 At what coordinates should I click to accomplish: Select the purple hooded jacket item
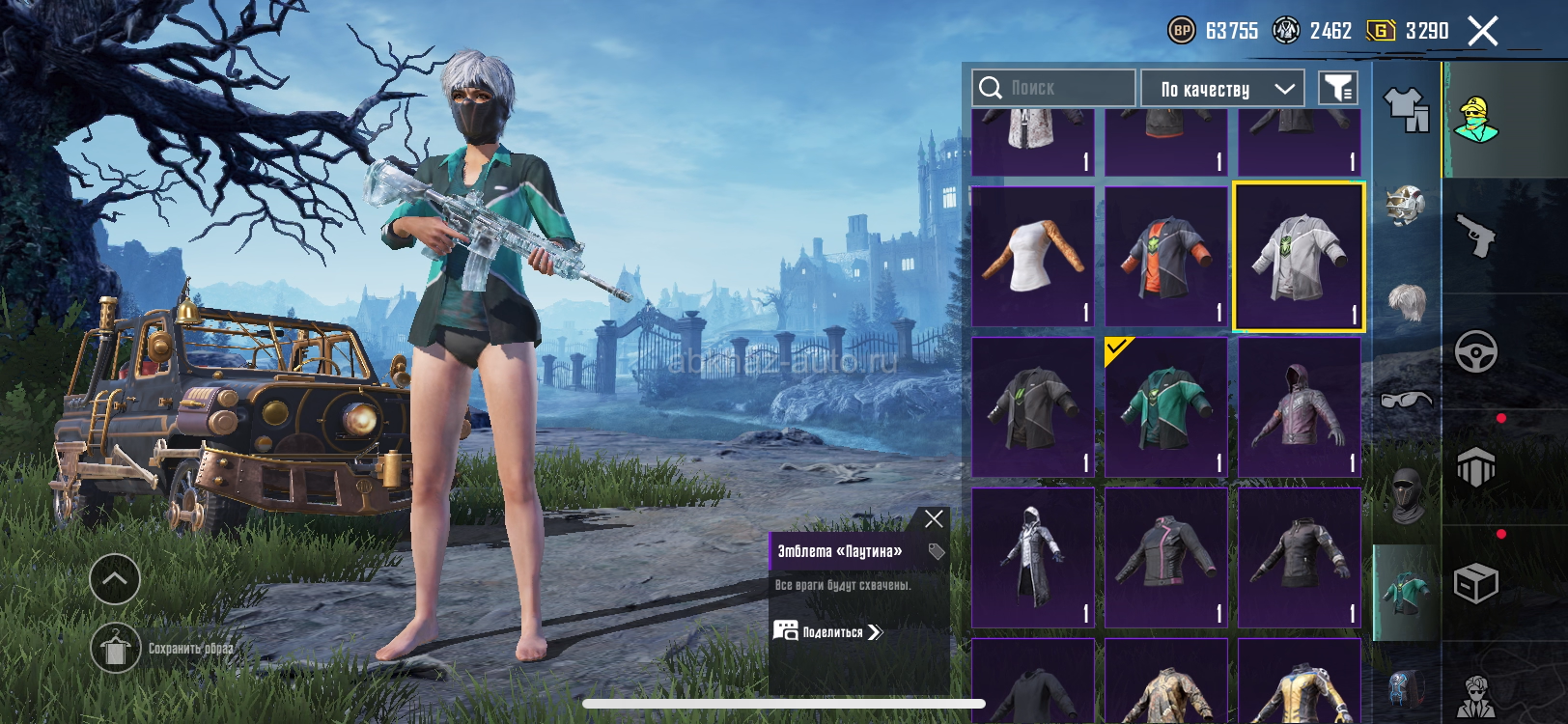[1299, 407]
